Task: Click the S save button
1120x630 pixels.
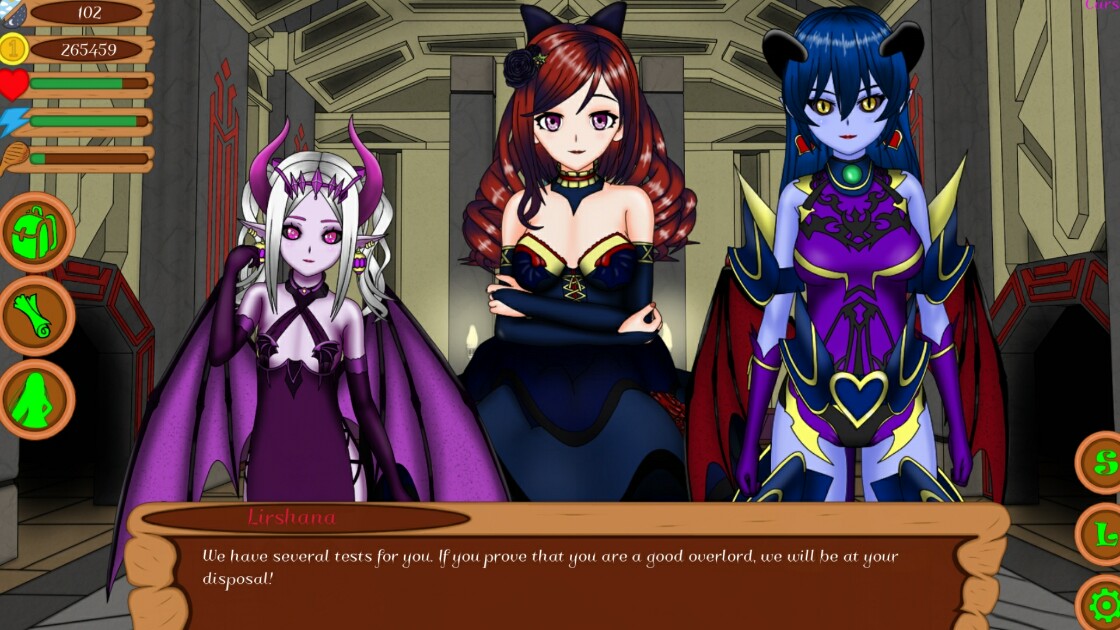Action: coord(1103,463)
